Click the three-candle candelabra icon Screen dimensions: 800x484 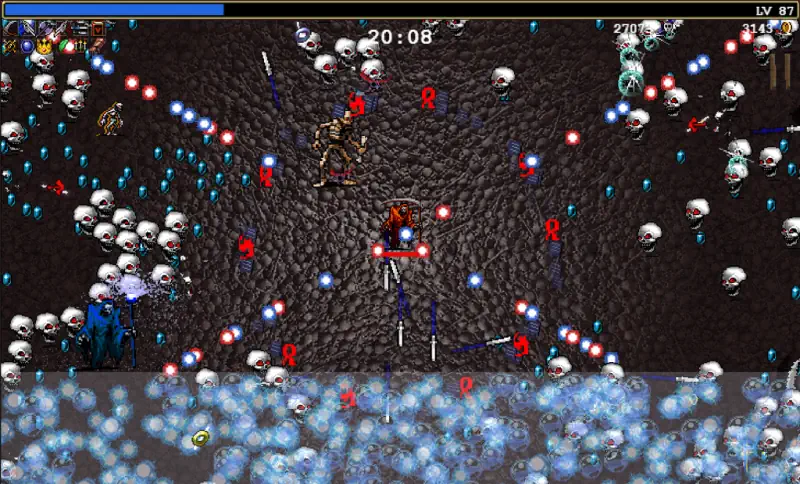81,46
